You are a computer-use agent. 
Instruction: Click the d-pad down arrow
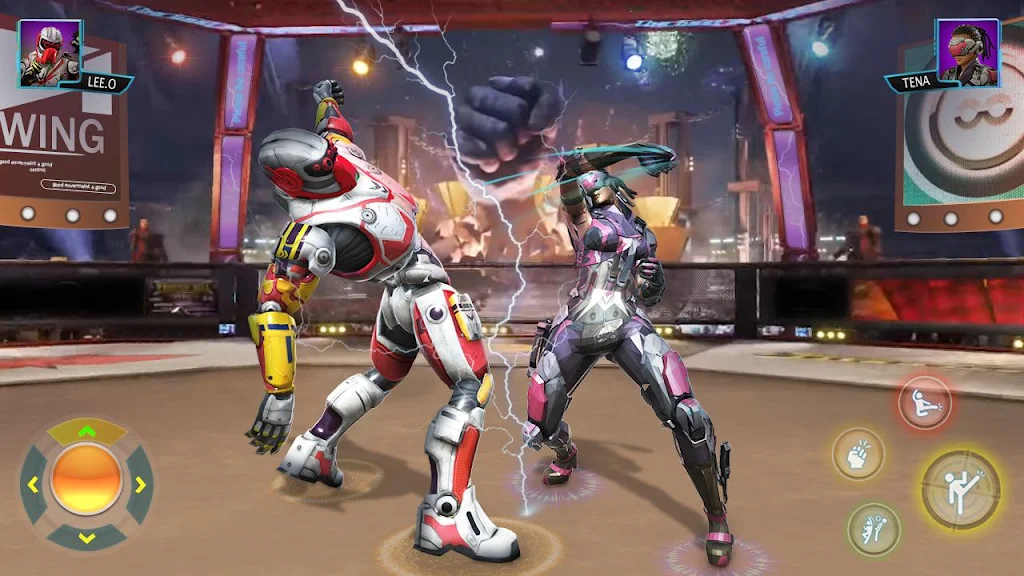[x=87, y=538]
